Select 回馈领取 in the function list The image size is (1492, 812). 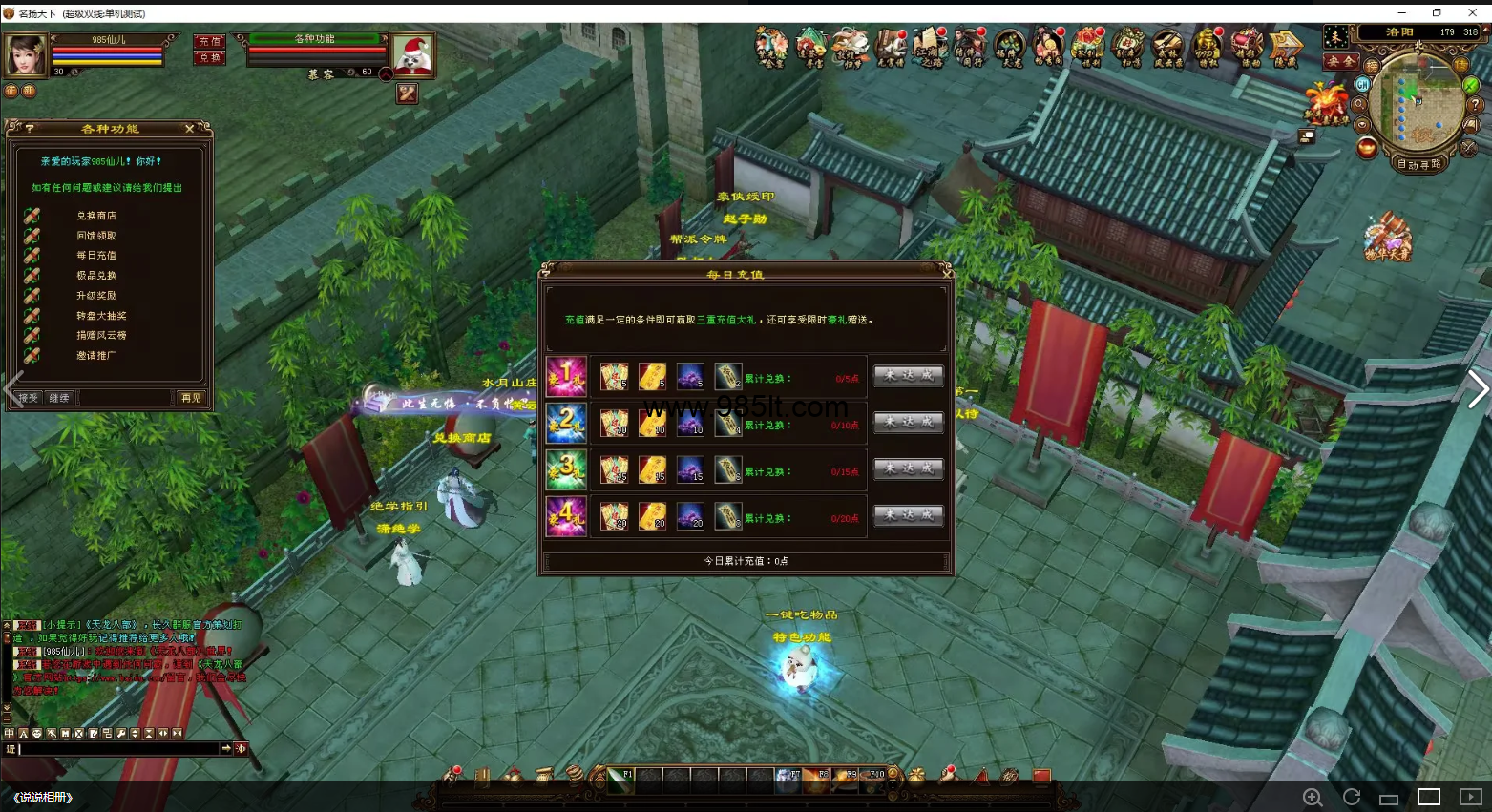tap(96, 236)
